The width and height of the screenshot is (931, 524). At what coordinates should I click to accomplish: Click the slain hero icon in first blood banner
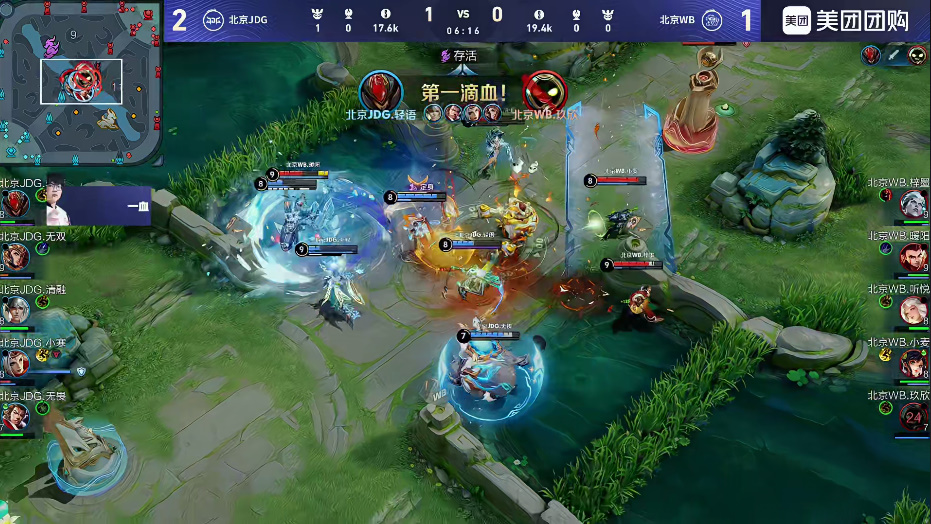[544, 92]
